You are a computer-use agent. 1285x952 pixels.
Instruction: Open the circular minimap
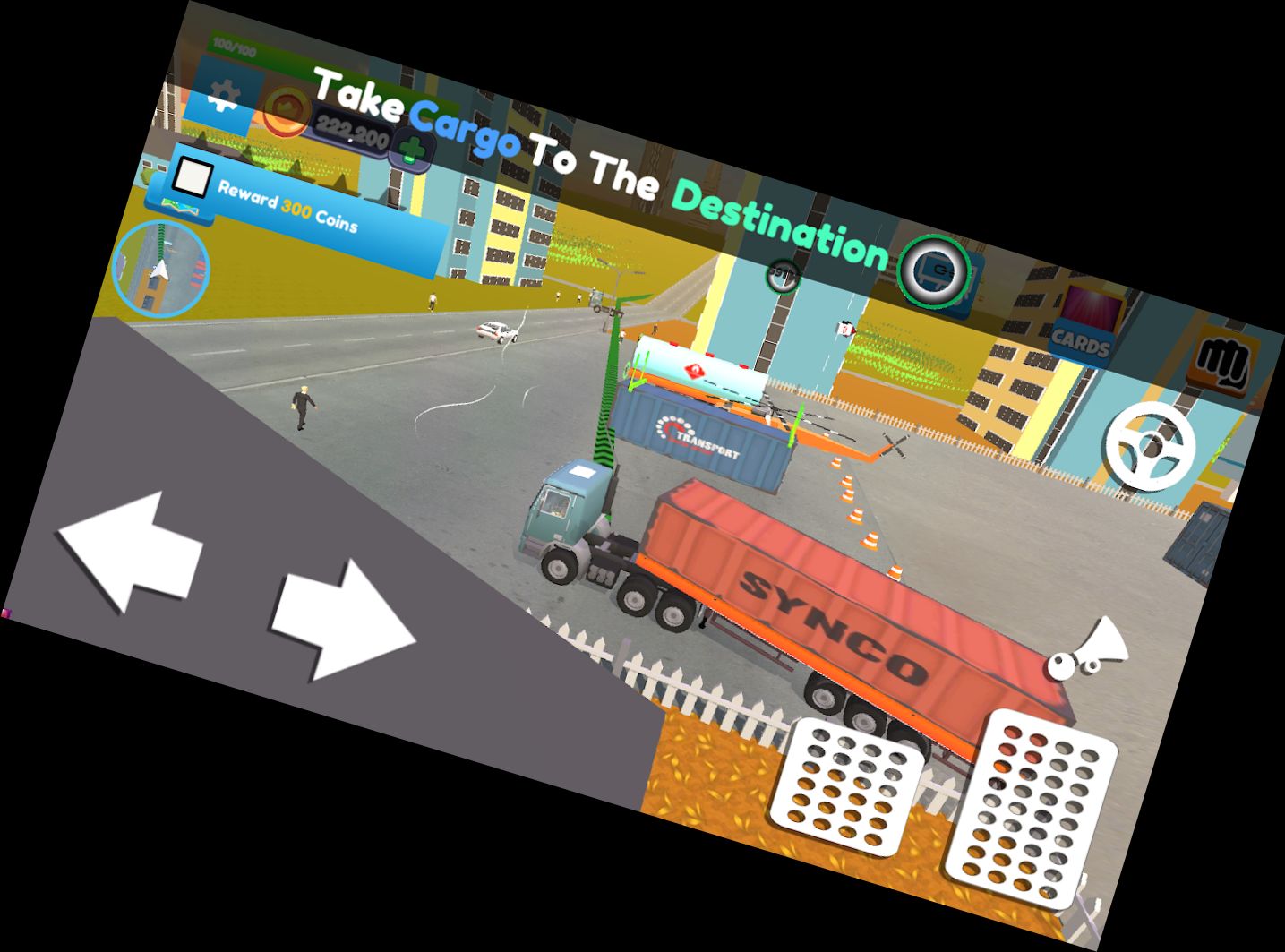pyautogui.click(x=161, y=268)
